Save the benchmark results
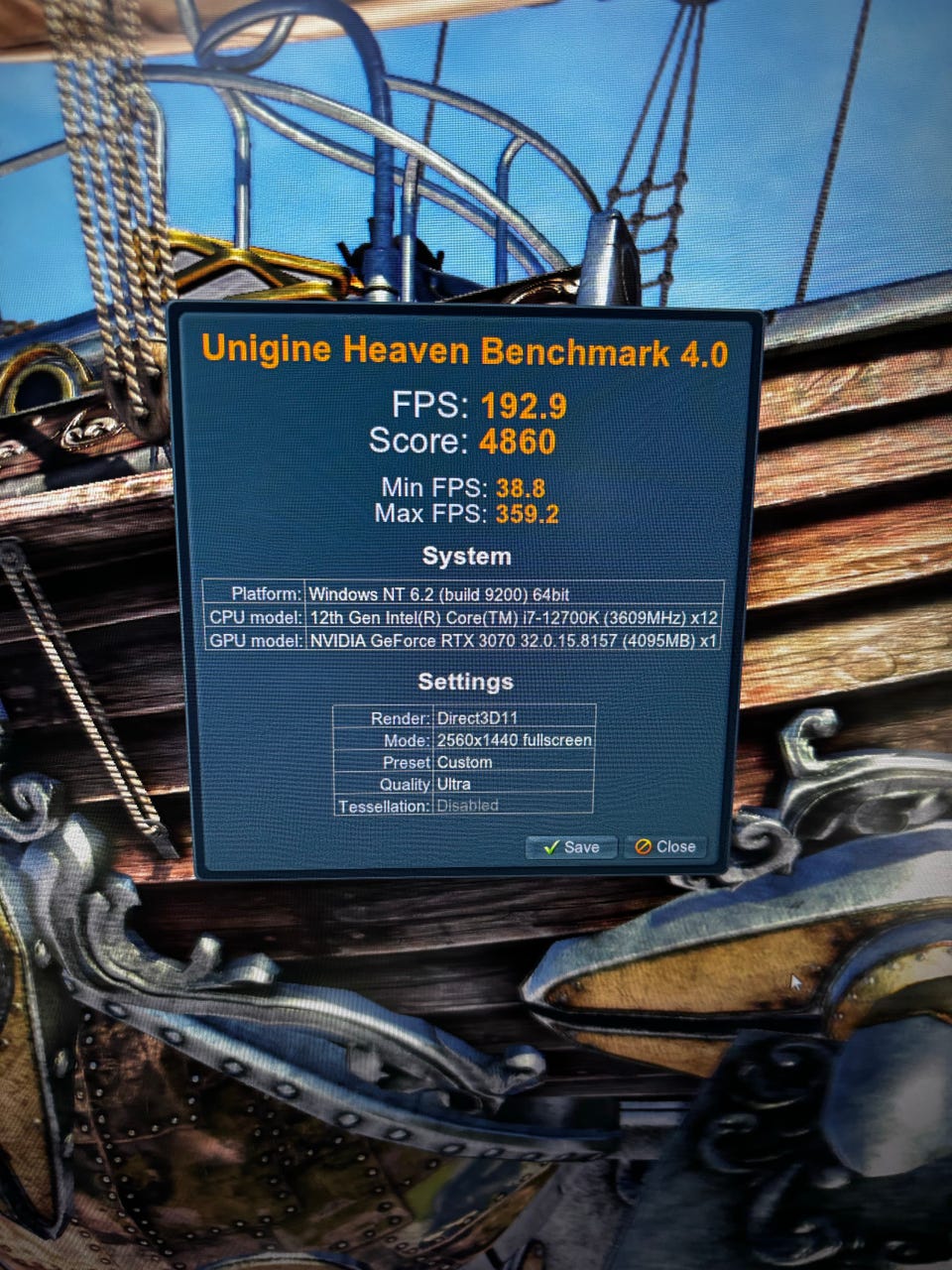 571,846
